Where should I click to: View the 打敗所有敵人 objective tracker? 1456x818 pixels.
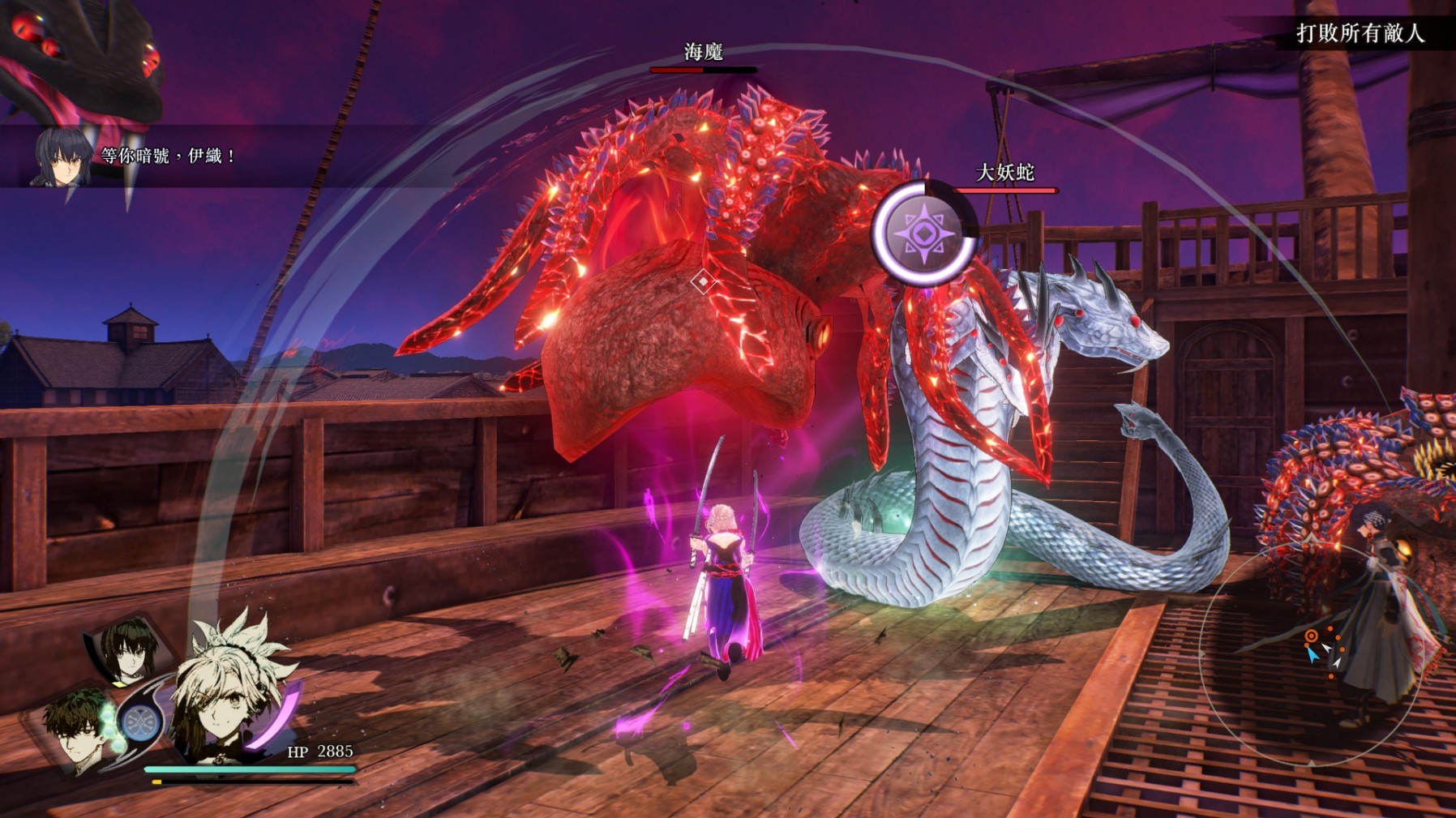click(1360, 33)
